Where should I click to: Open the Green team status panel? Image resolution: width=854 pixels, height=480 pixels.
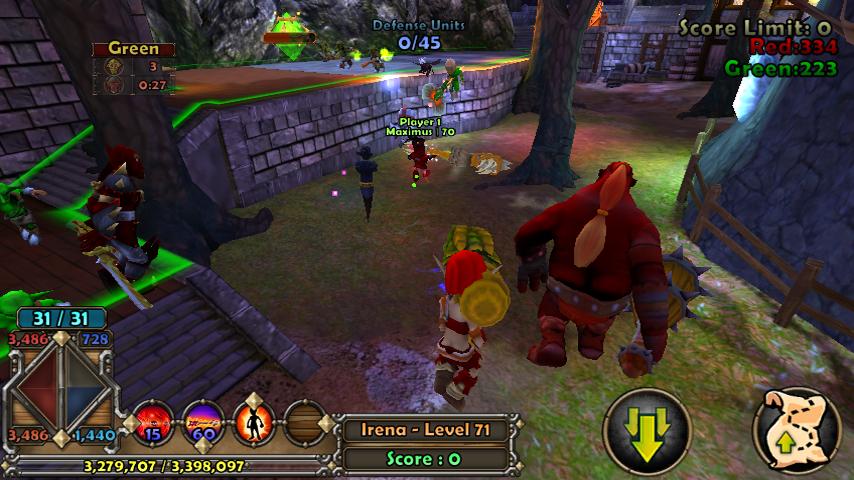coord(134,68)
